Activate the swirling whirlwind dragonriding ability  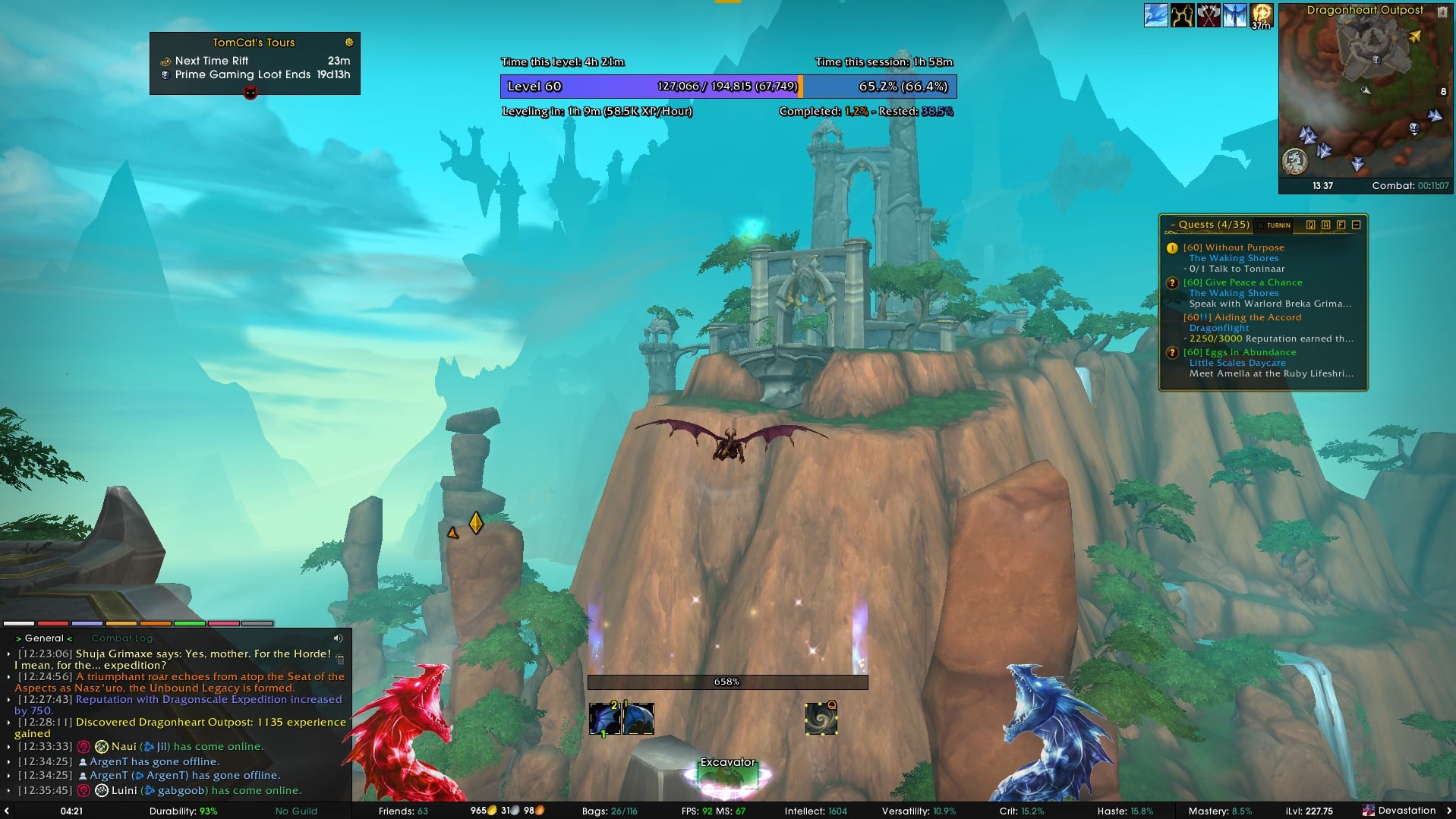click(821, 719)
